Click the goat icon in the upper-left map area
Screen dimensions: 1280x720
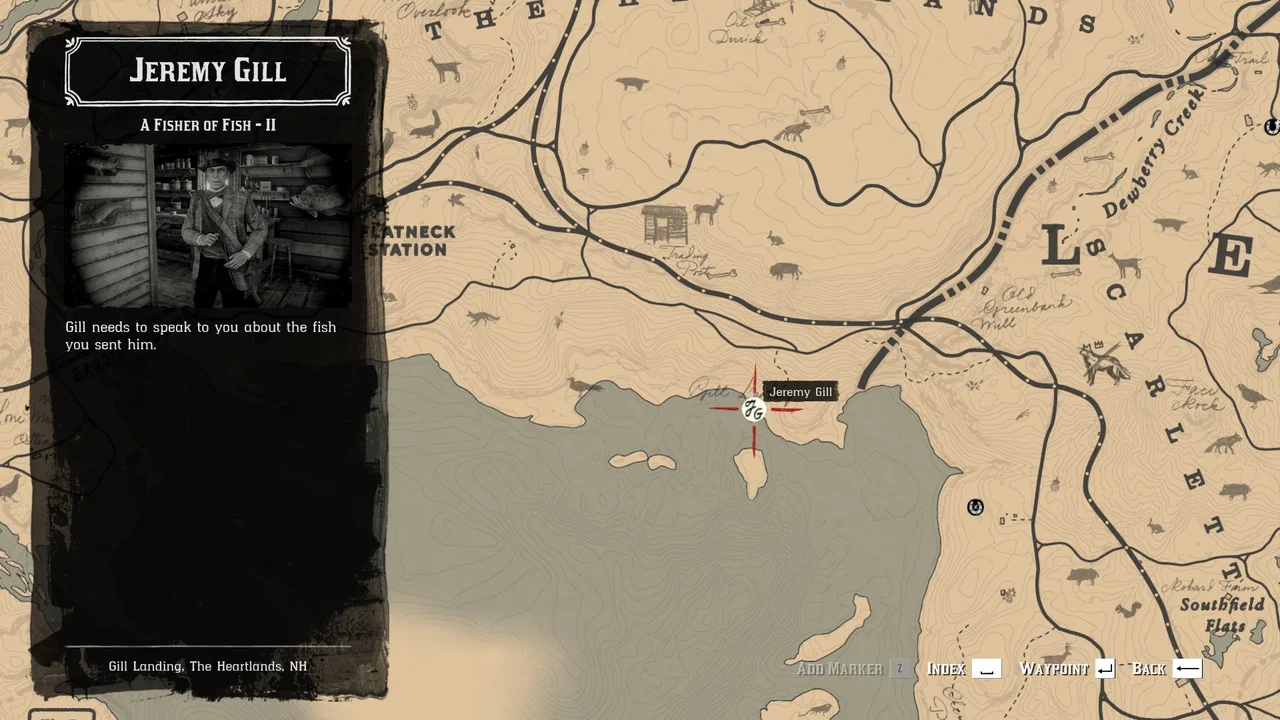pos(443,68)
